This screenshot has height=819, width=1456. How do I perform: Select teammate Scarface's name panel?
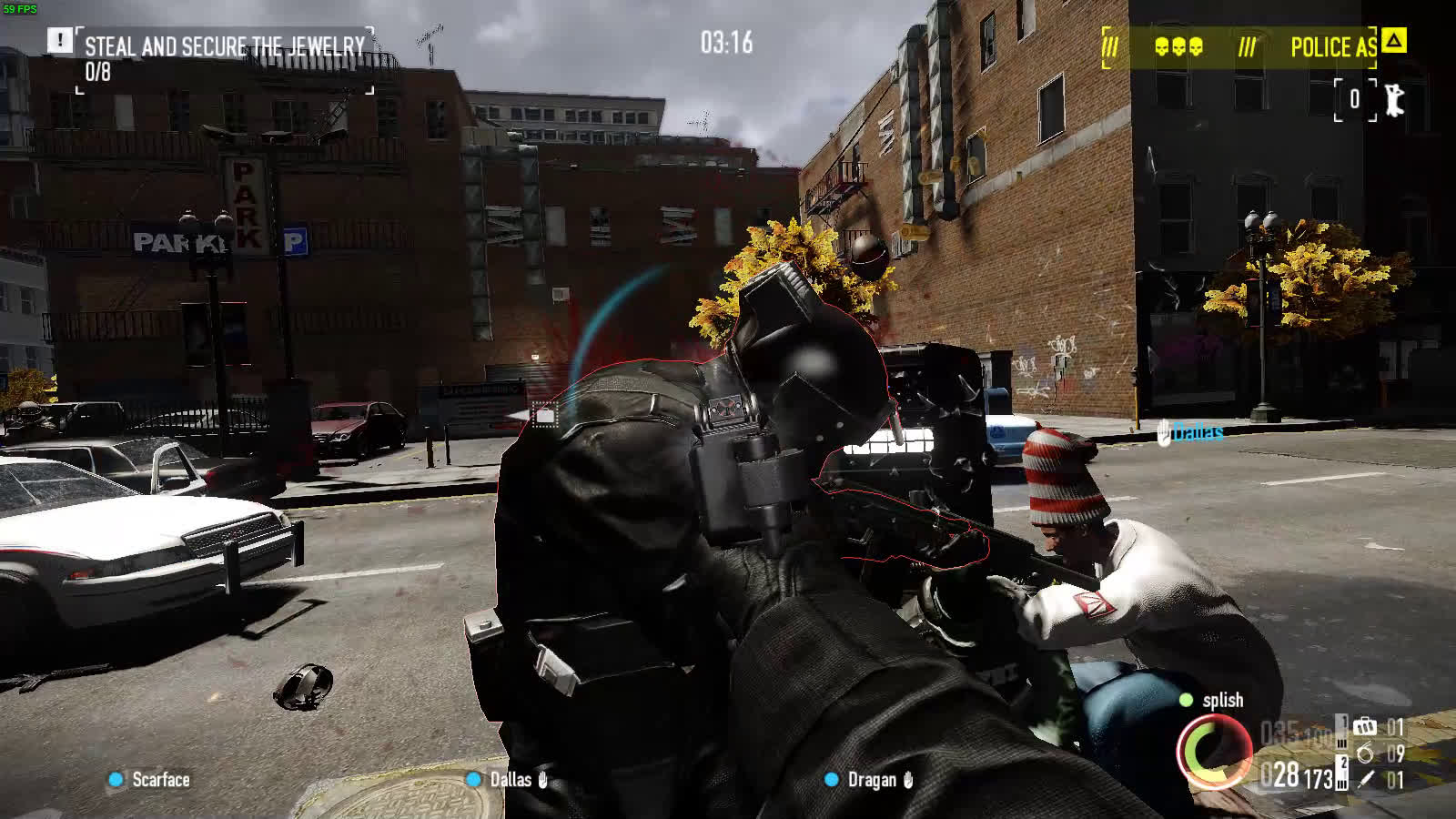click(x=151, y=780)
